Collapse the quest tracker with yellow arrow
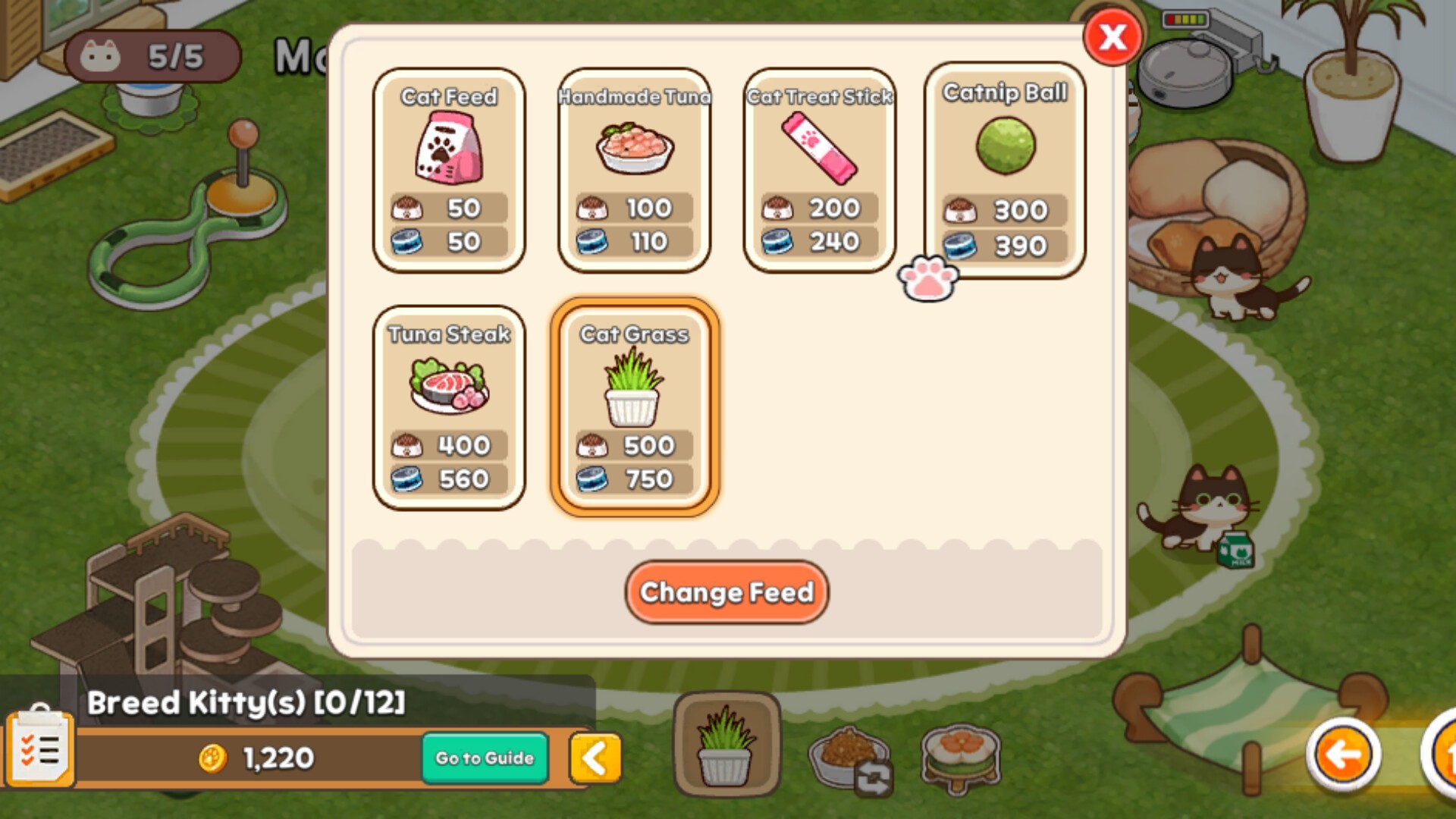Image resolution: width=1456 pixels, height=819 pixels. [595, 758]
